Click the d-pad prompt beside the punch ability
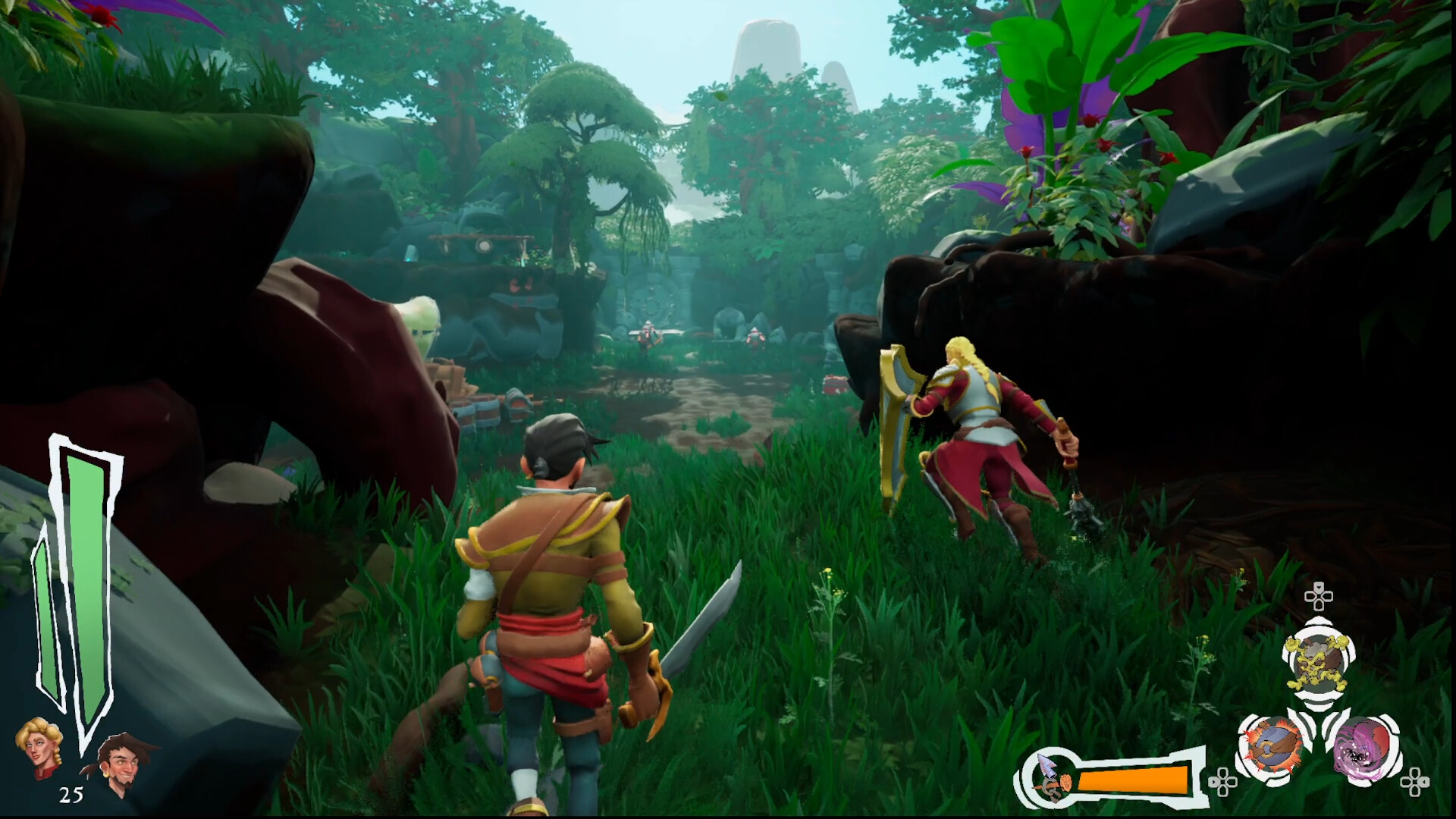This screenshot has height=819, width=1456. point(1222,782)
